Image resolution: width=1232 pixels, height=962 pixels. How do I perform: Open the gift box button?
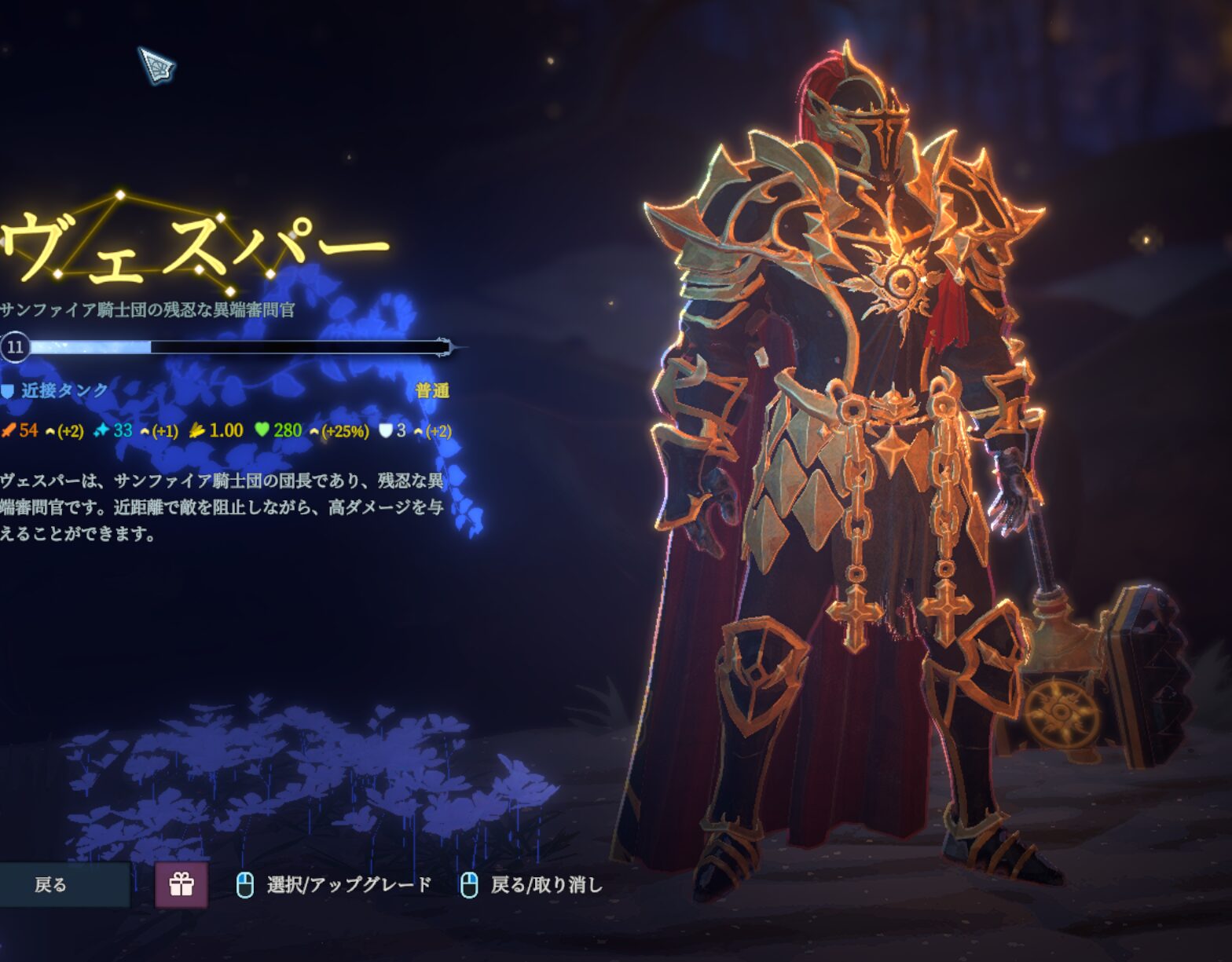pos(181,885)
